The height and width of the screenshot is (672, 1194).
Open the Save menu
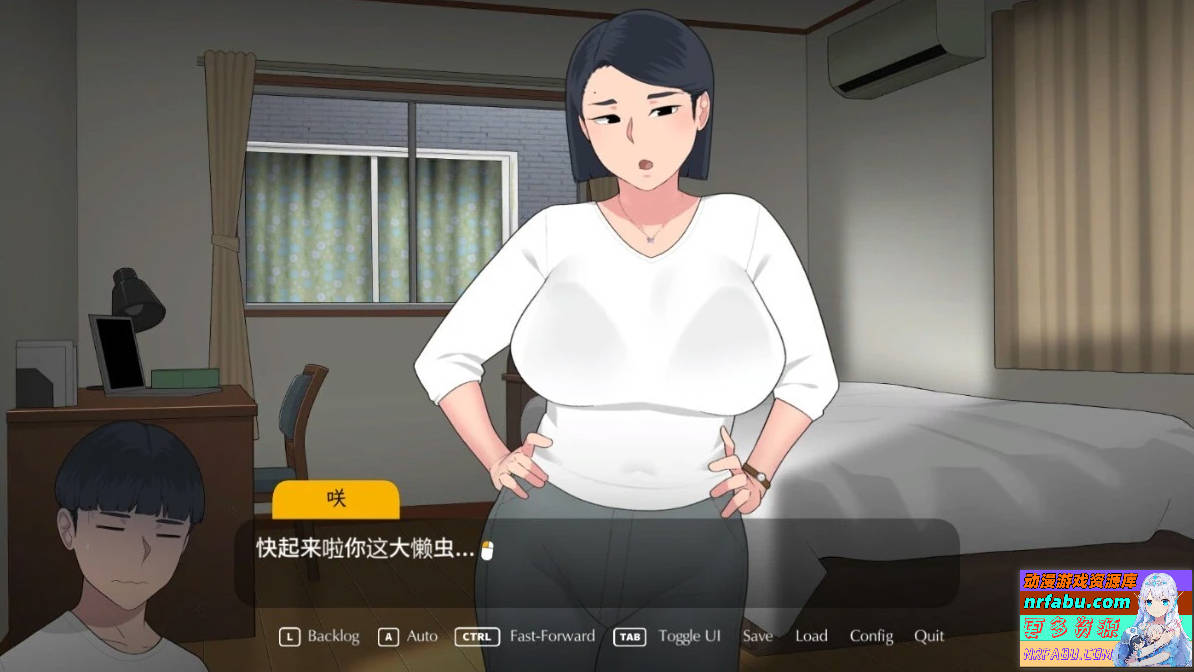757,636
